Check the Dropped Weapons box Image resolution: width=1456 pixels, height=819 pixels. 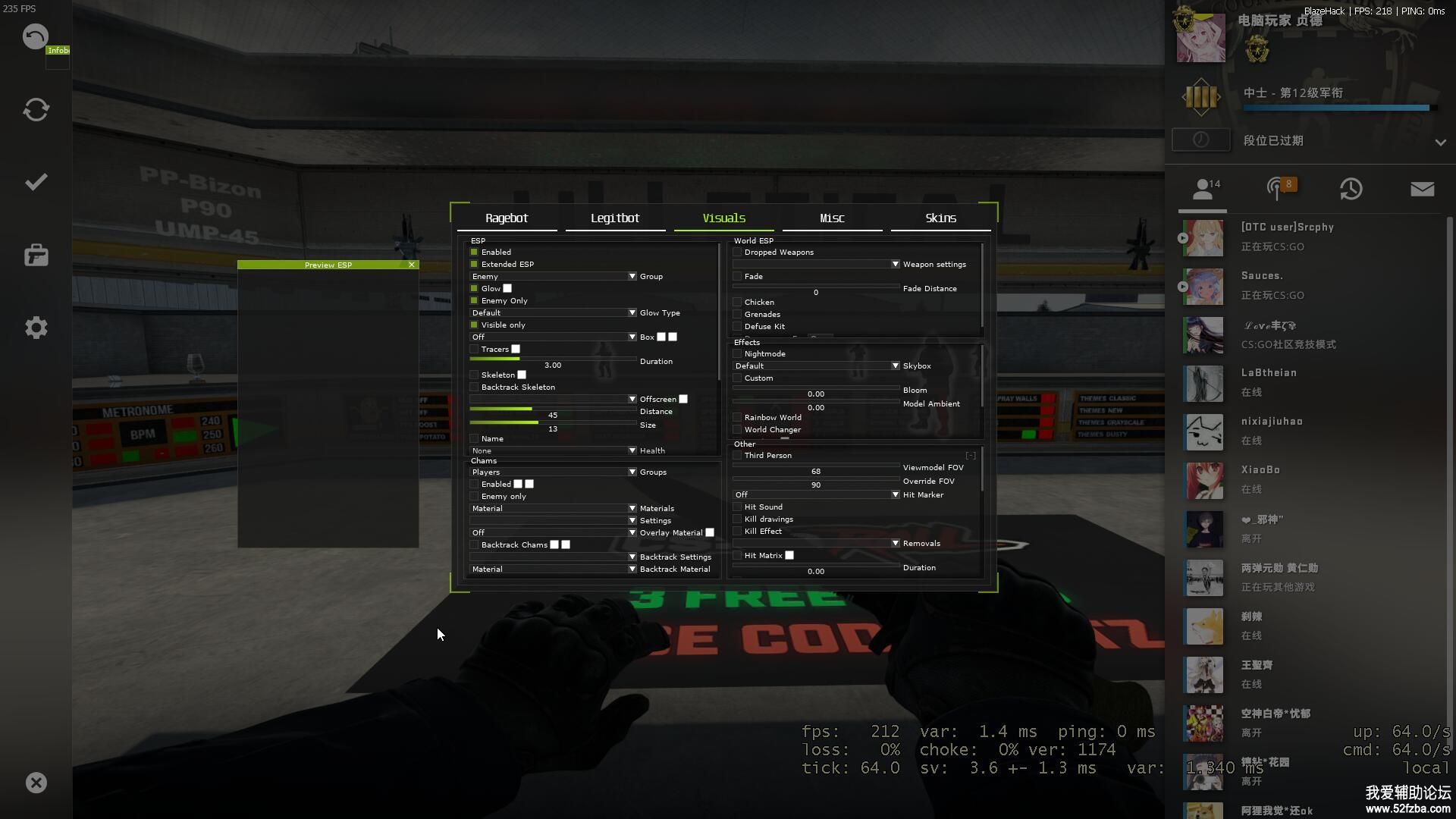(738, 253)
